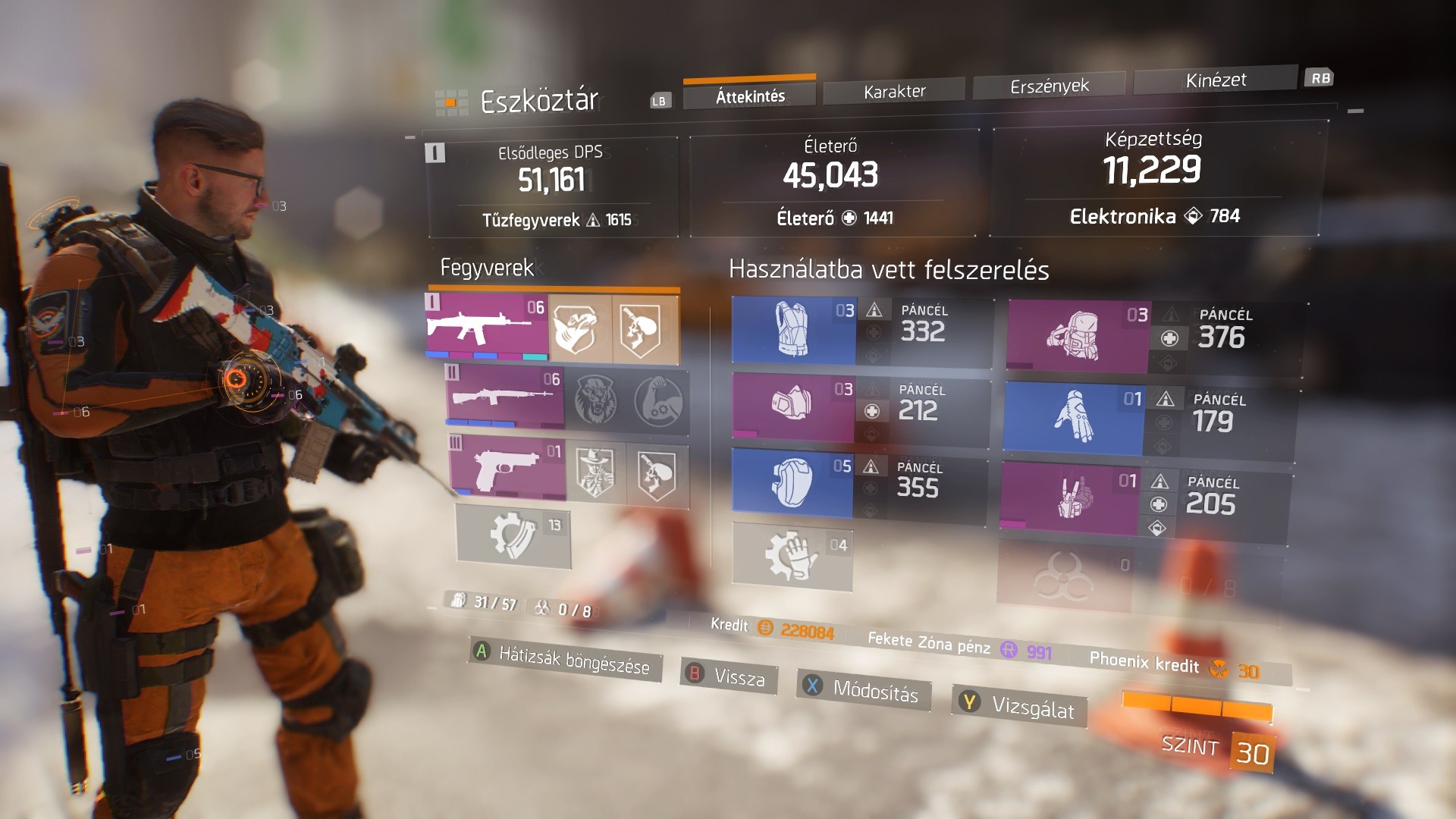Click the Hátizsák böngészése button
Screen dimensions: 1456x819
coord(565,659)
